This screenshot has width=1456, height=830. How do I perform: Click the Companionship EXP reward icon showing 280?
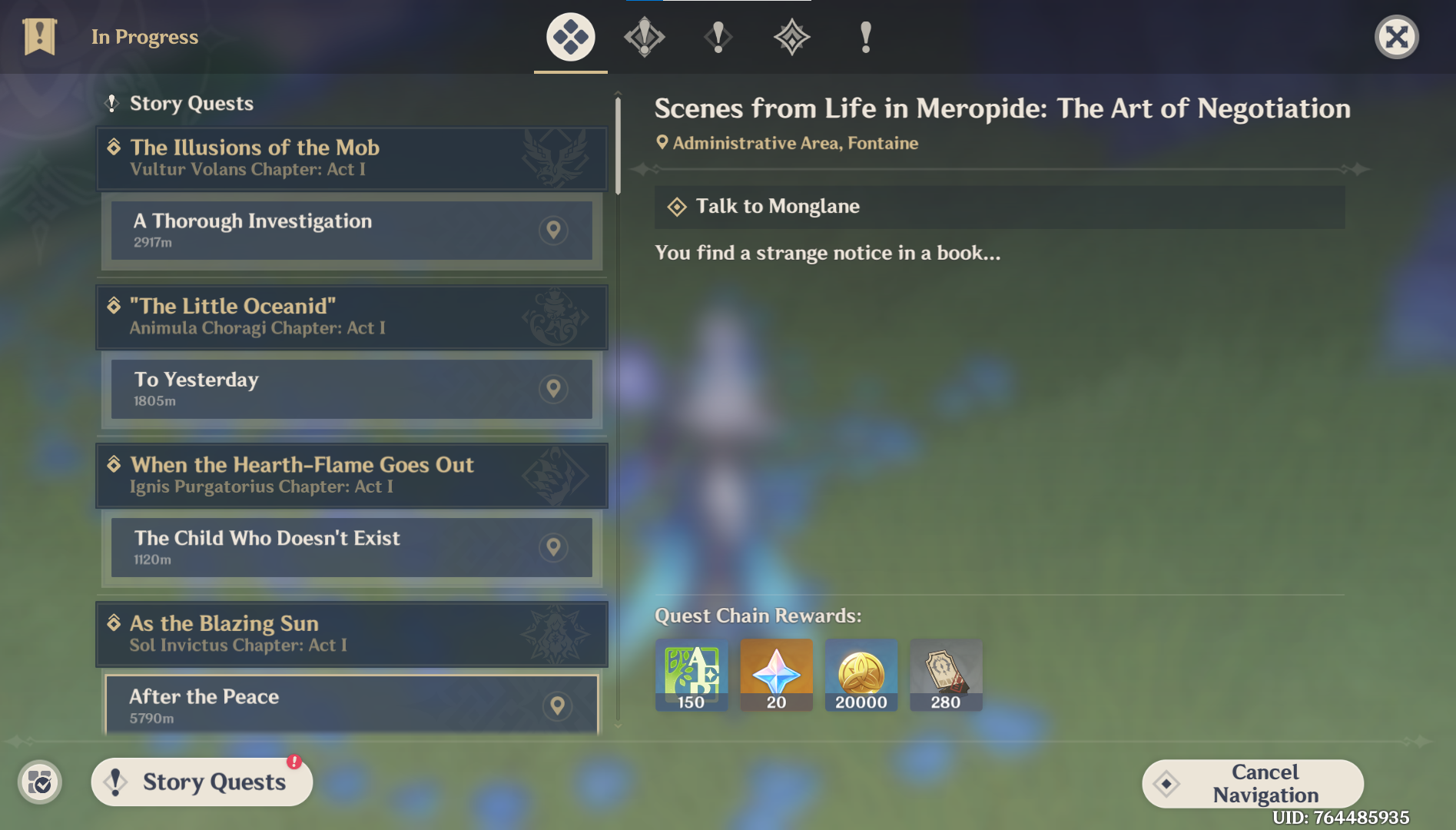(x=946, y=675)
